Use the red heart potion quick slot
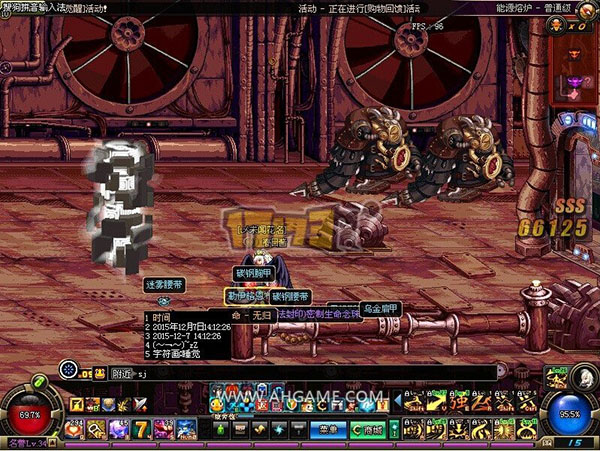Image resolution: width=600 pixels, height=451 pixels. (73, 429)
